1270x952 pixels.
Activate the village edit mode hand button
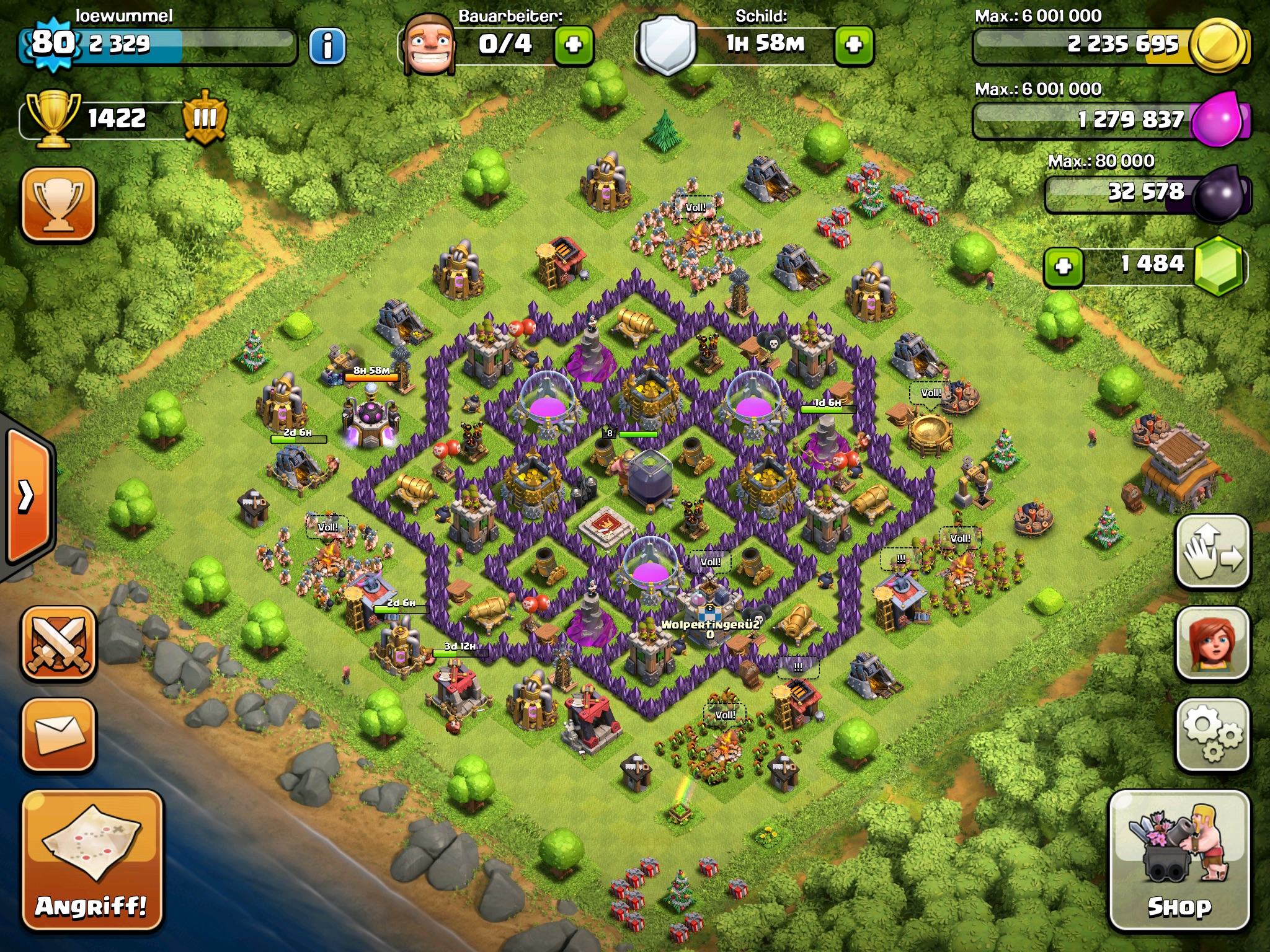1212,552
